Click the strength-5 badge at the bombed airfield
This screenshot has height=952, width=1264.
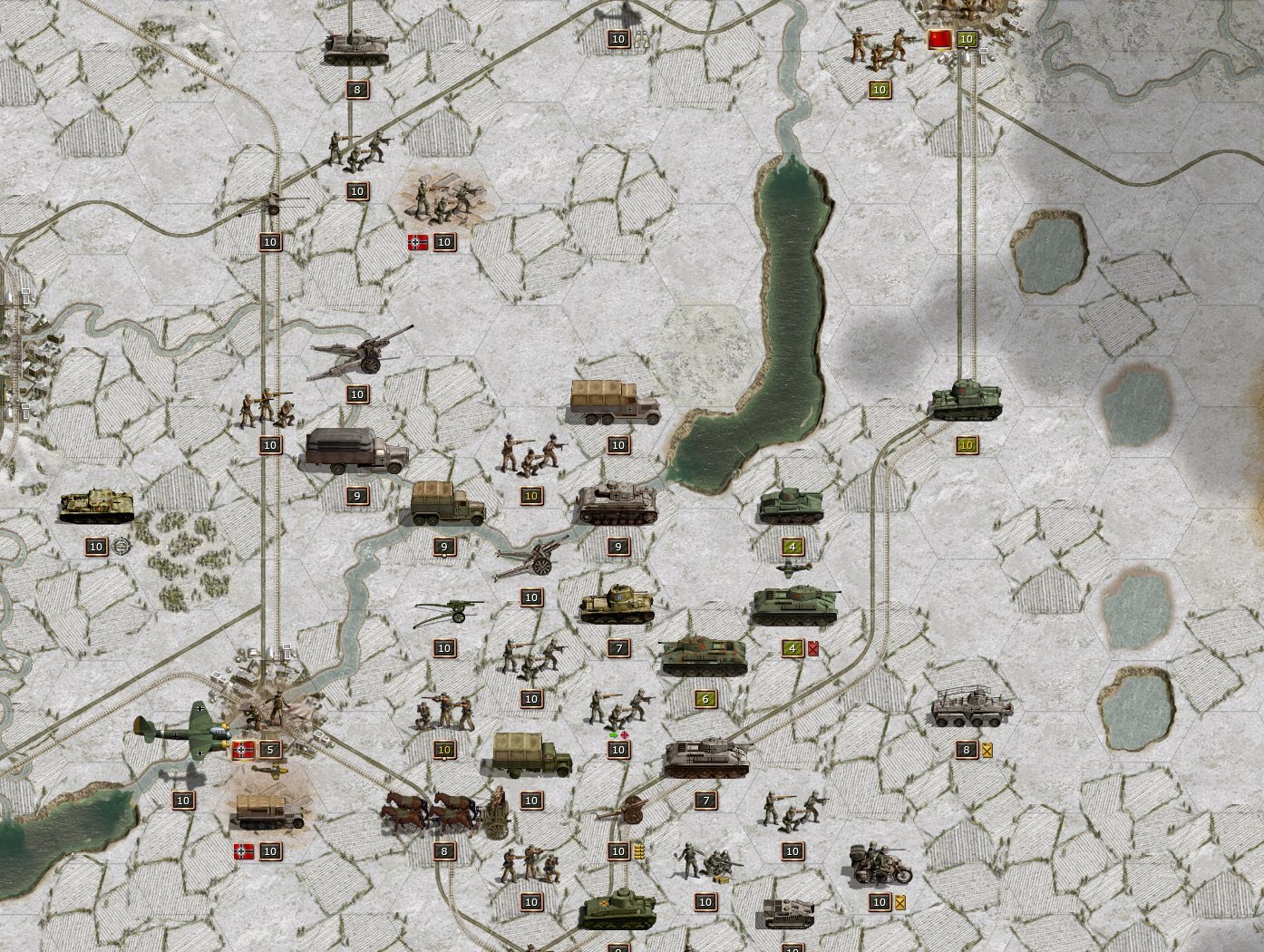click(x=269, y=750)
